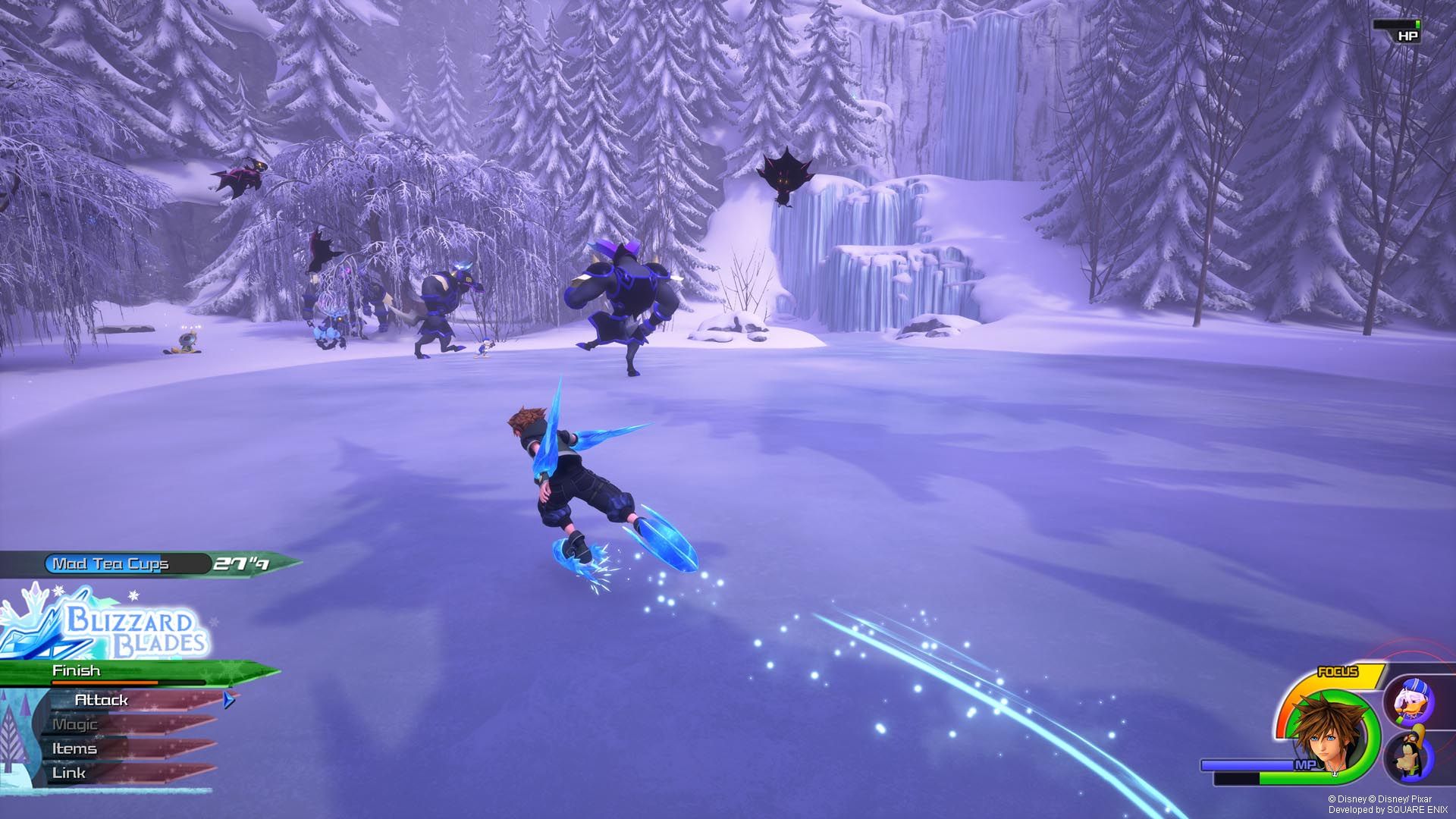Click the orange Finish charge gauge
The height and width of the screenshot is (819, 1456).
[x=102, y=682]
